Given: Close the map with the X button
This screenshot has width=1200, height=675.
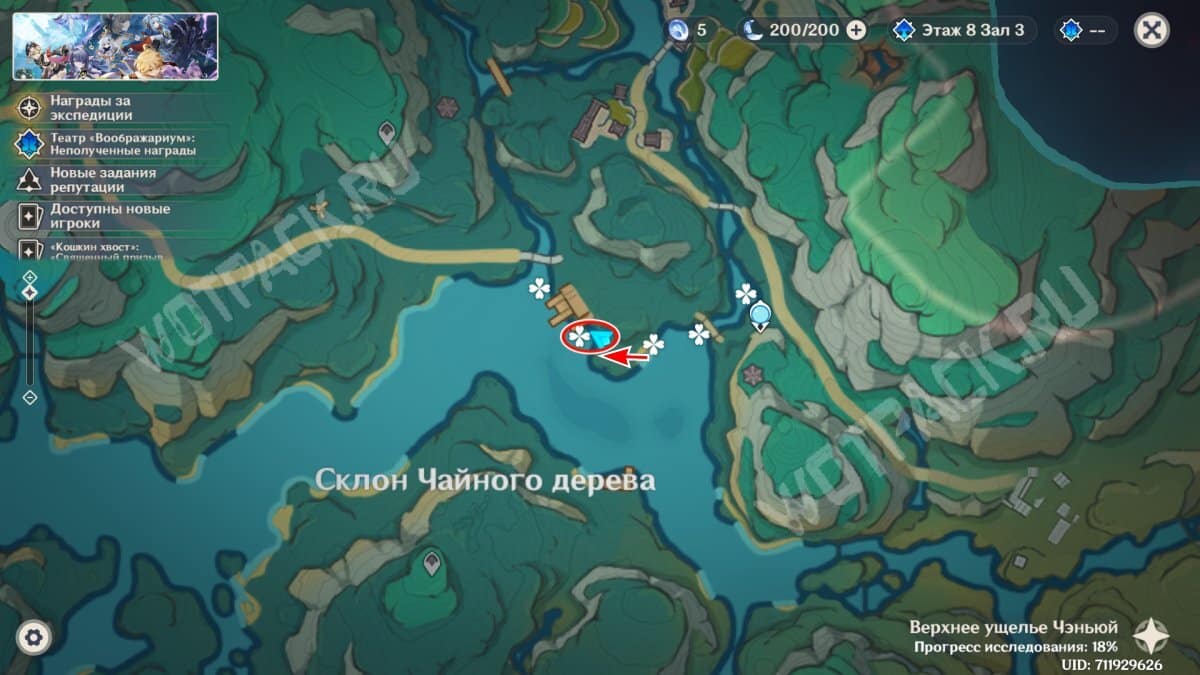Looking at the screenshot, I should pyautogui.click(x=1152, y=30).
